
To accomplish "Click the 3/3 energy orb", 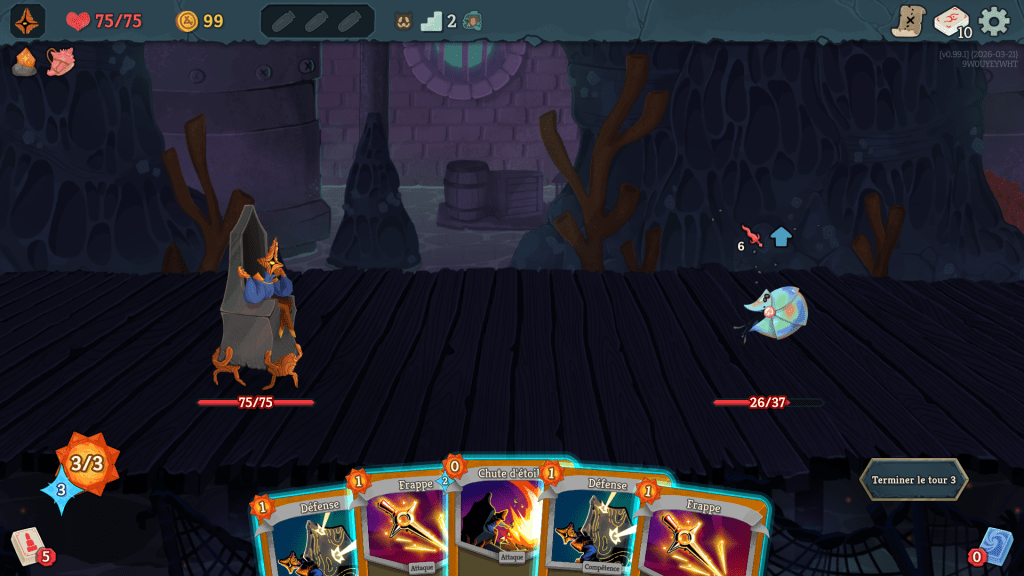I will (x=87, y=462).
